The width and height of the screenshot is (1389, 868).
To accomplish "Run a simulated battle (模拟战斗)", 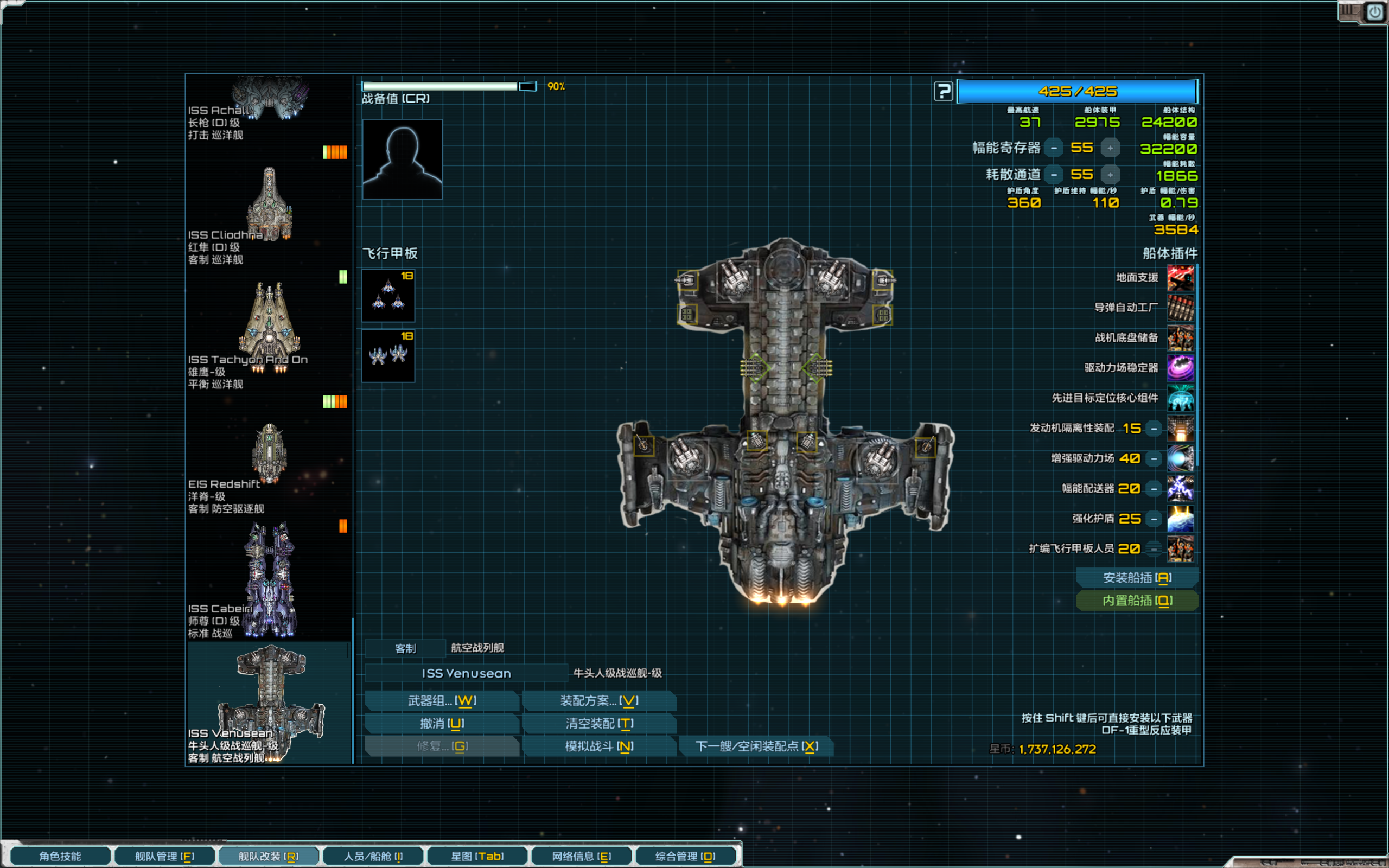I will click(598, 746).
